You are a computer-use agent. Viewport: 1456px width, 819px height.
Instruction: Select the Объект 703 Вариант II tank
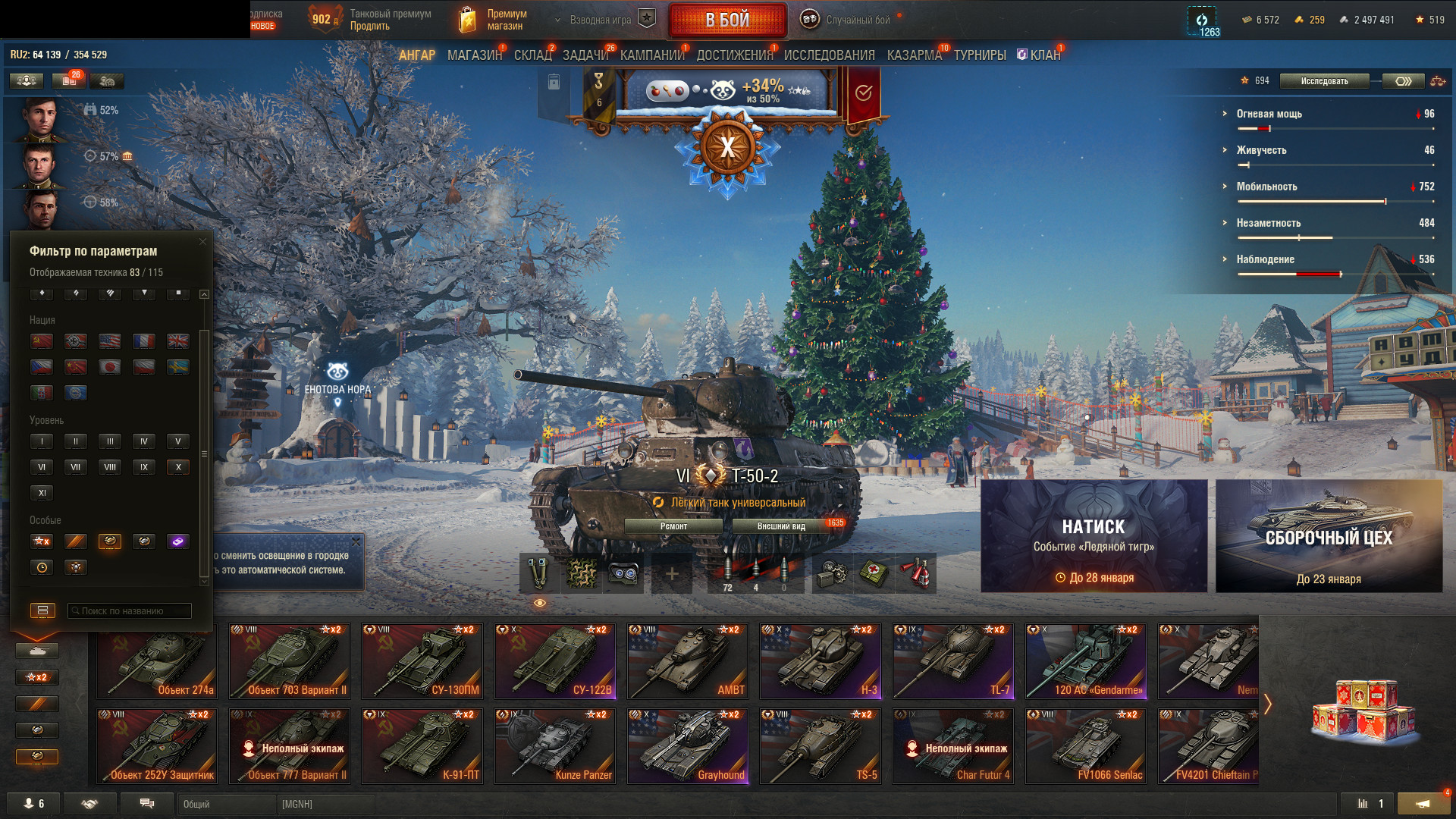coord(290,661)
